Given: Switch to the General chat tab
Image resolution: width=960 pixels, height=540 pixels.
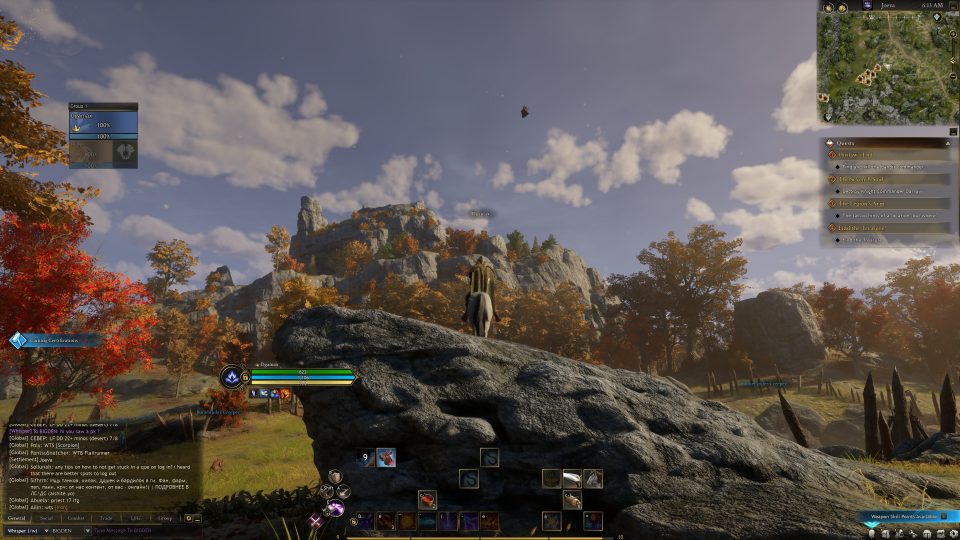Looking at the screenshot, I should click(x=17, y=518).
